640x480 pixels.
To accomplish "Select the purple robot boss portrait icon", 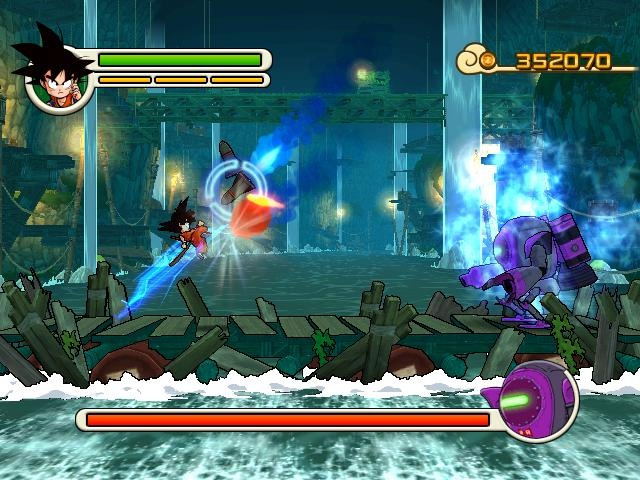I will [x=536, y=402].
